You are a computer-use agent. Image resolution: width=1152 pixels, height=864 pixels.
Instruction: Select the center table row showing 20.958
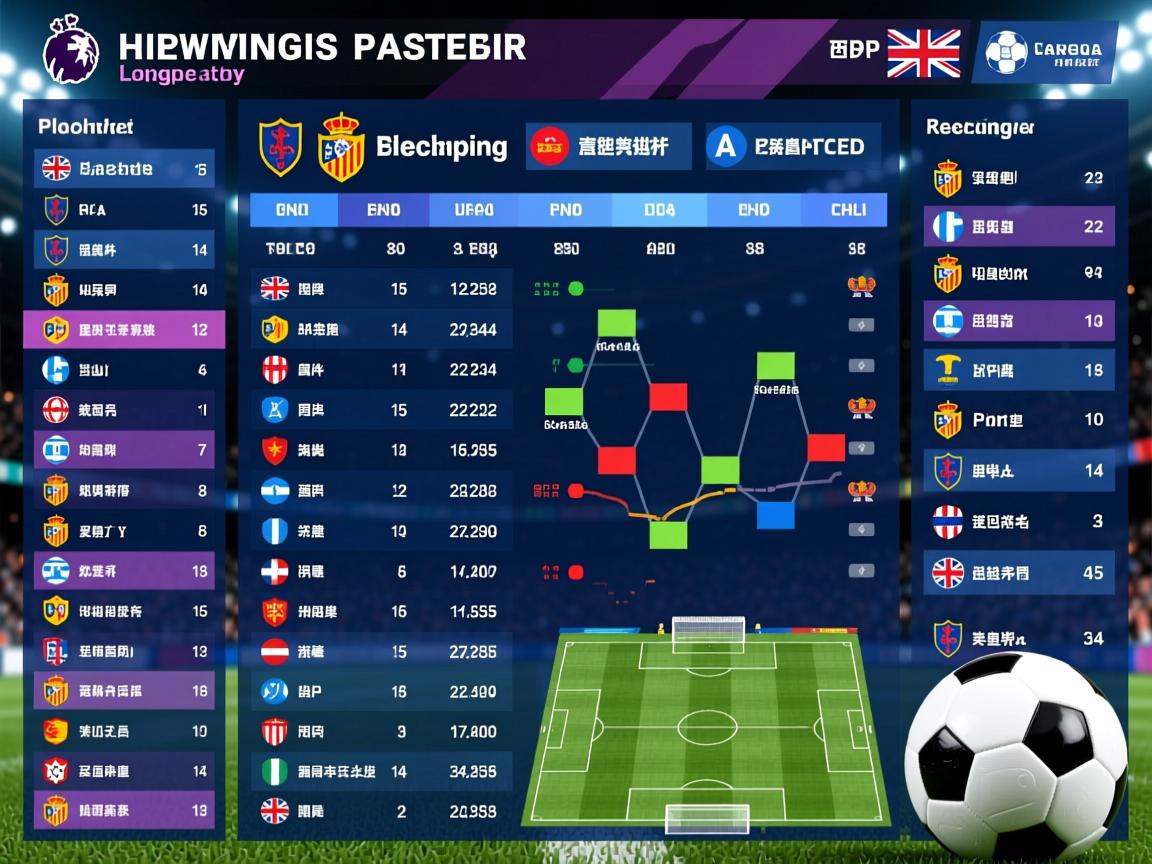[x=381, y=811]
